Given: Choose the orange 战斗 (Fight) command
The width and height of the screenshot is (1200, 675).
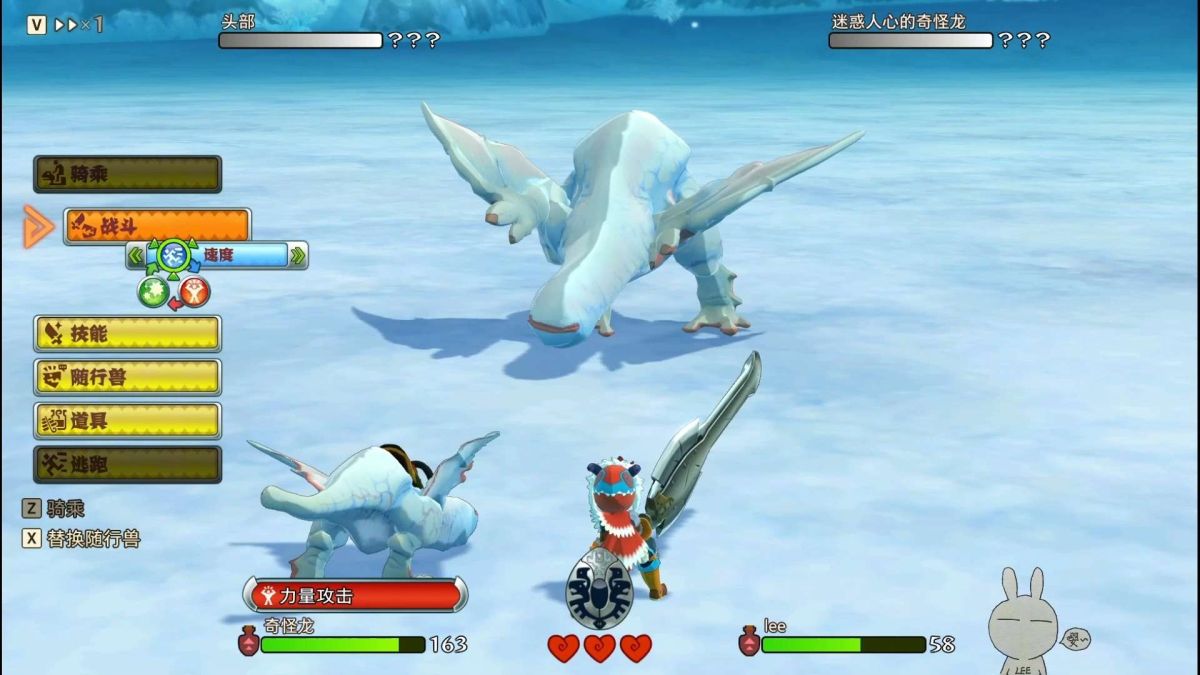Looking at the screenshot, I should (x=157, y=226).
